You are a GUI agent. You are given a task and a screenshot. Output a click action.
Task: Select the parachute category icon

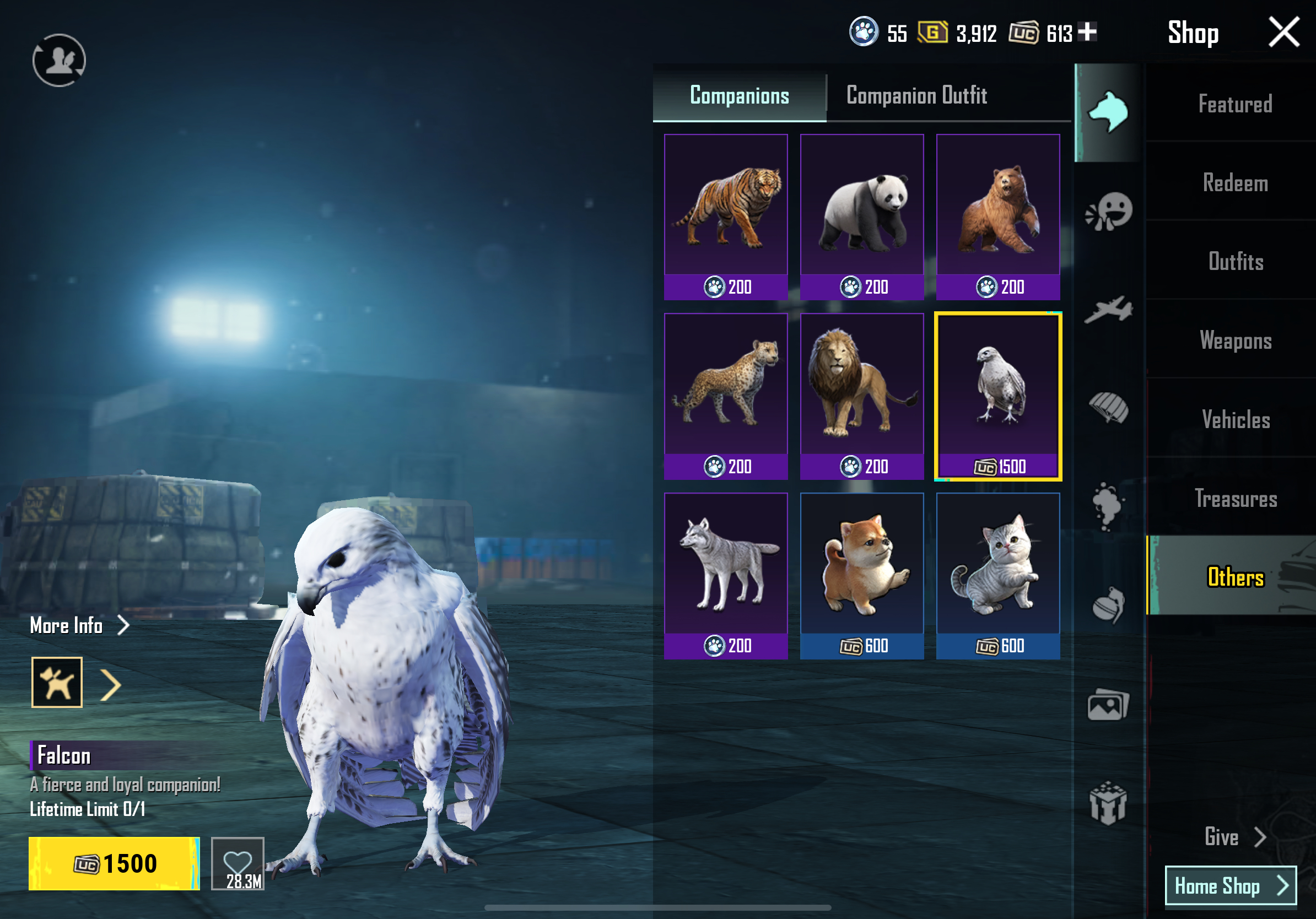coord(1107,408)
